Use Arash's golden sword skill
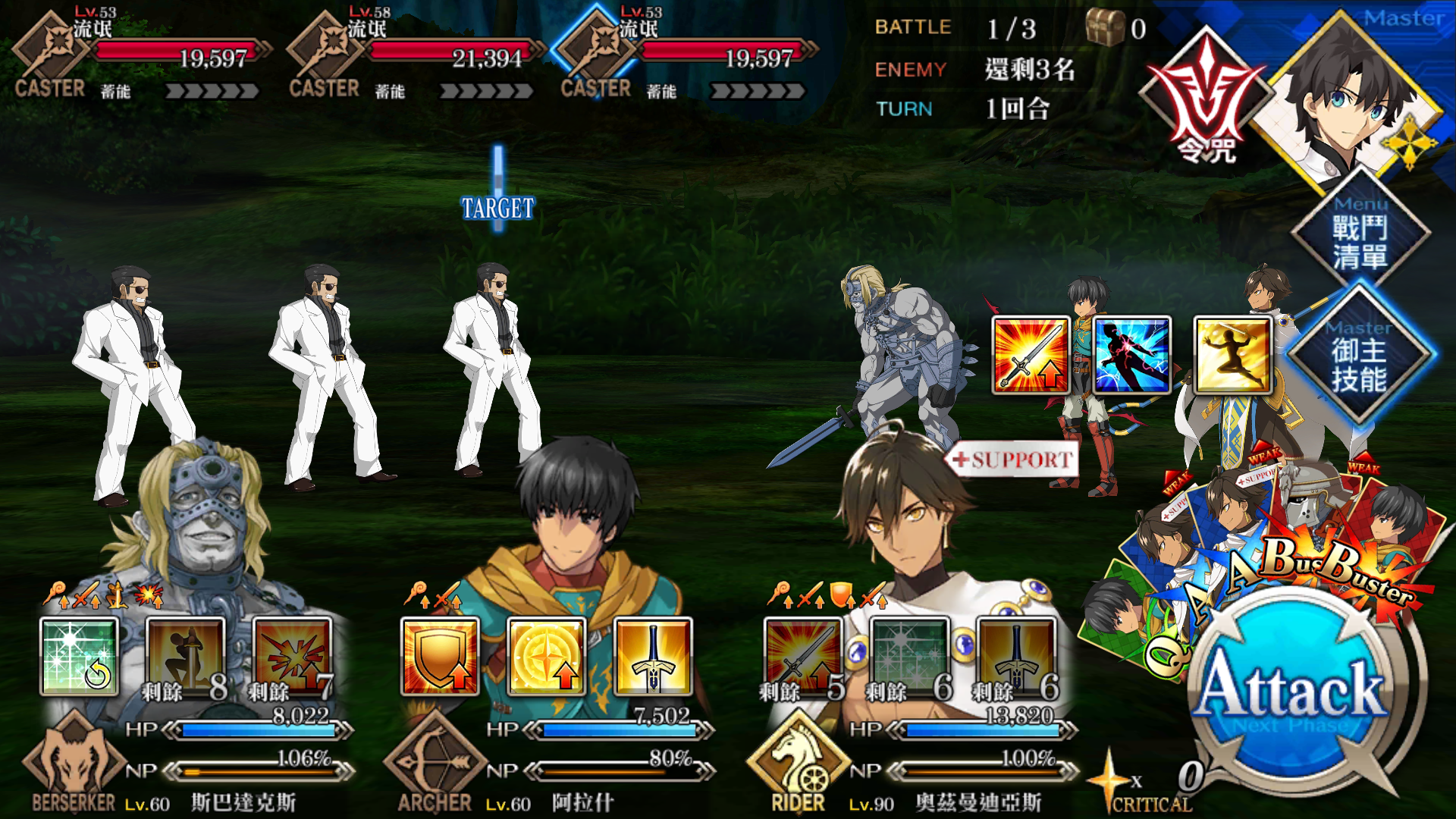This screenshot has height=819, width=1456. [x=653, y=657]
